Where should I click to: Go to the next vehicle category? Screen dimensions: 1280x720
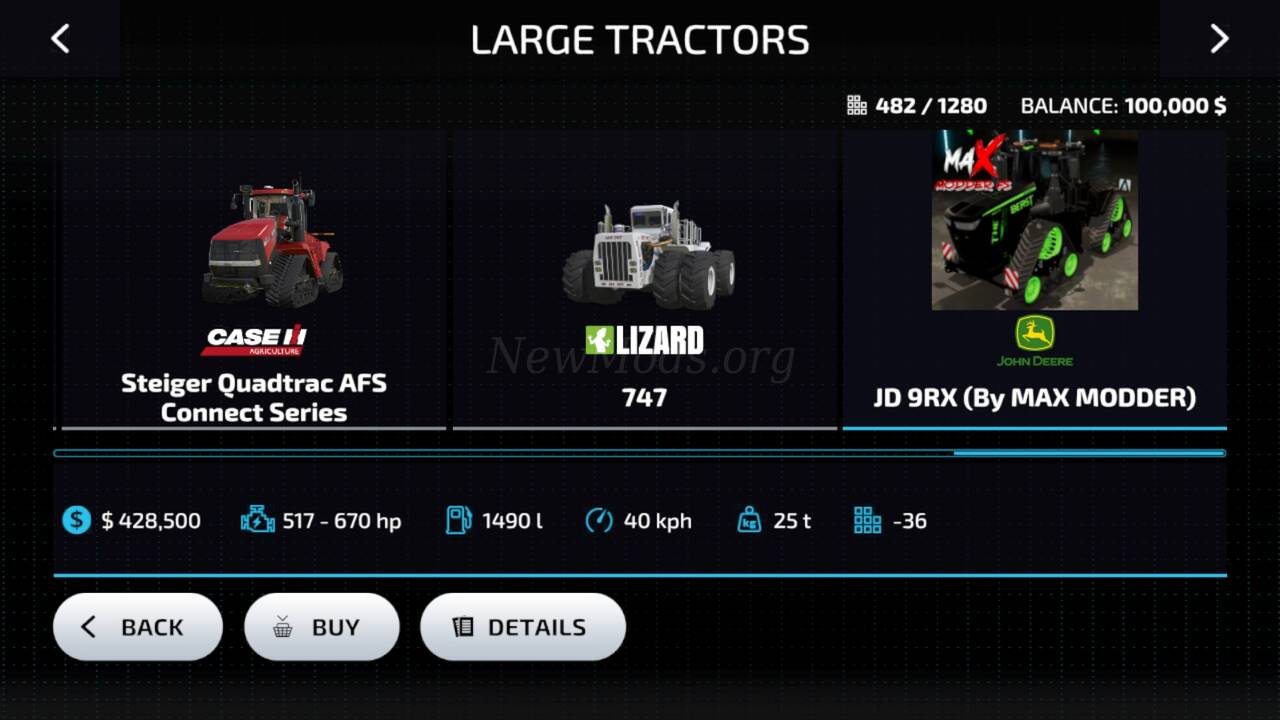(1219, 39)
